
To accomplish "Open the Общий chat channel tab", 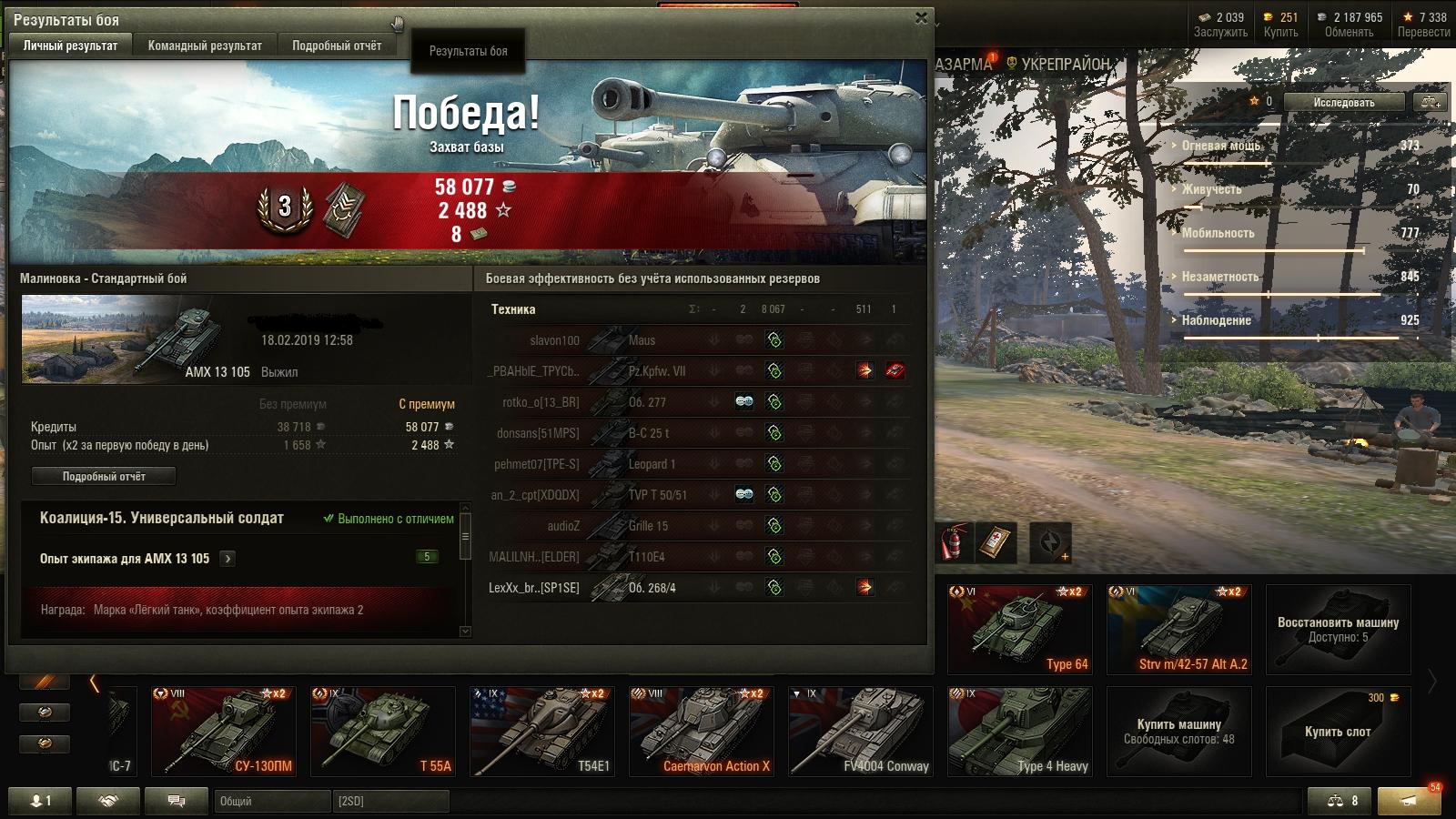I will click(272, 801).
